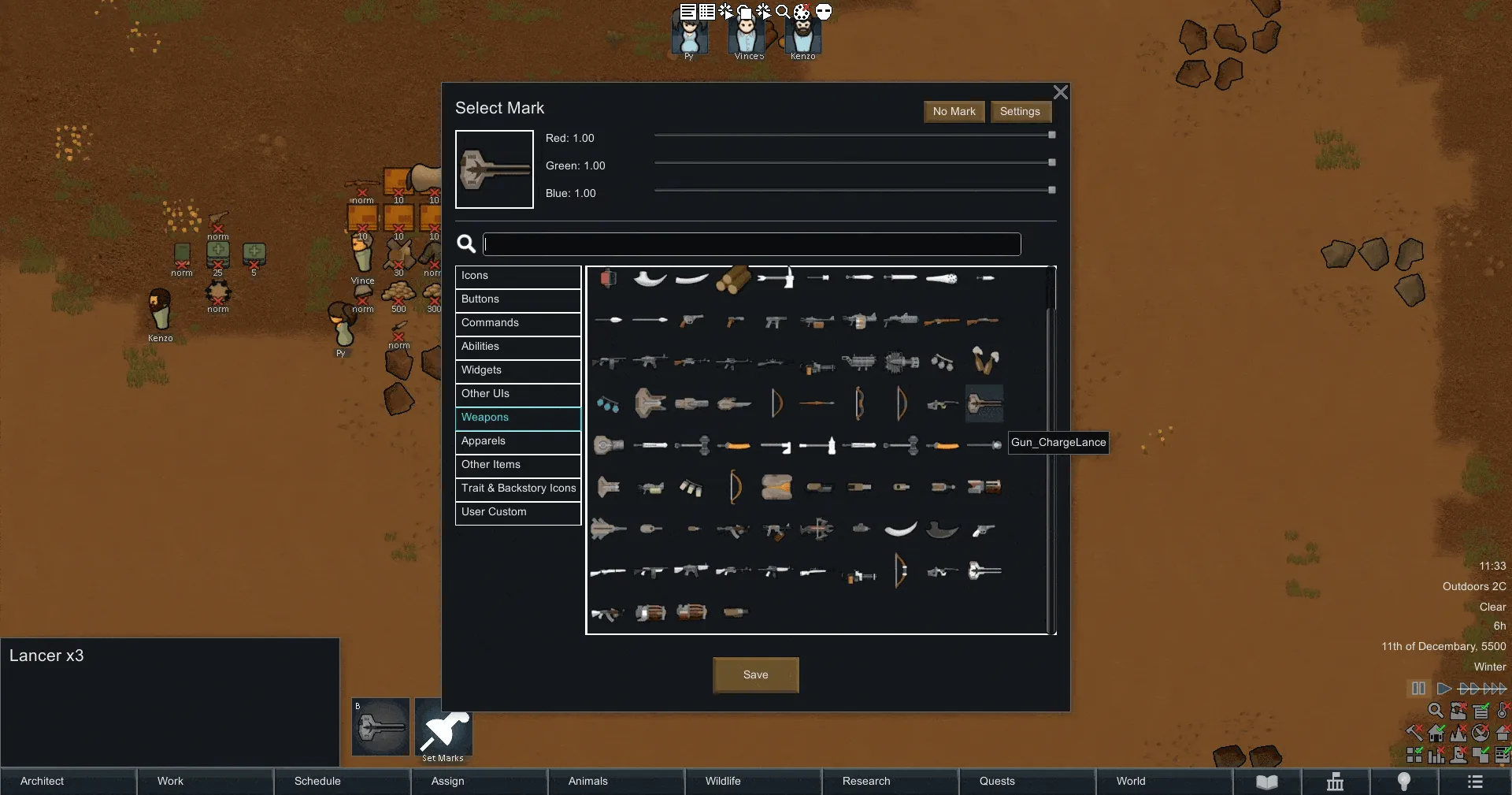
Task: Focus the mark search field
Action: point(751,244)
